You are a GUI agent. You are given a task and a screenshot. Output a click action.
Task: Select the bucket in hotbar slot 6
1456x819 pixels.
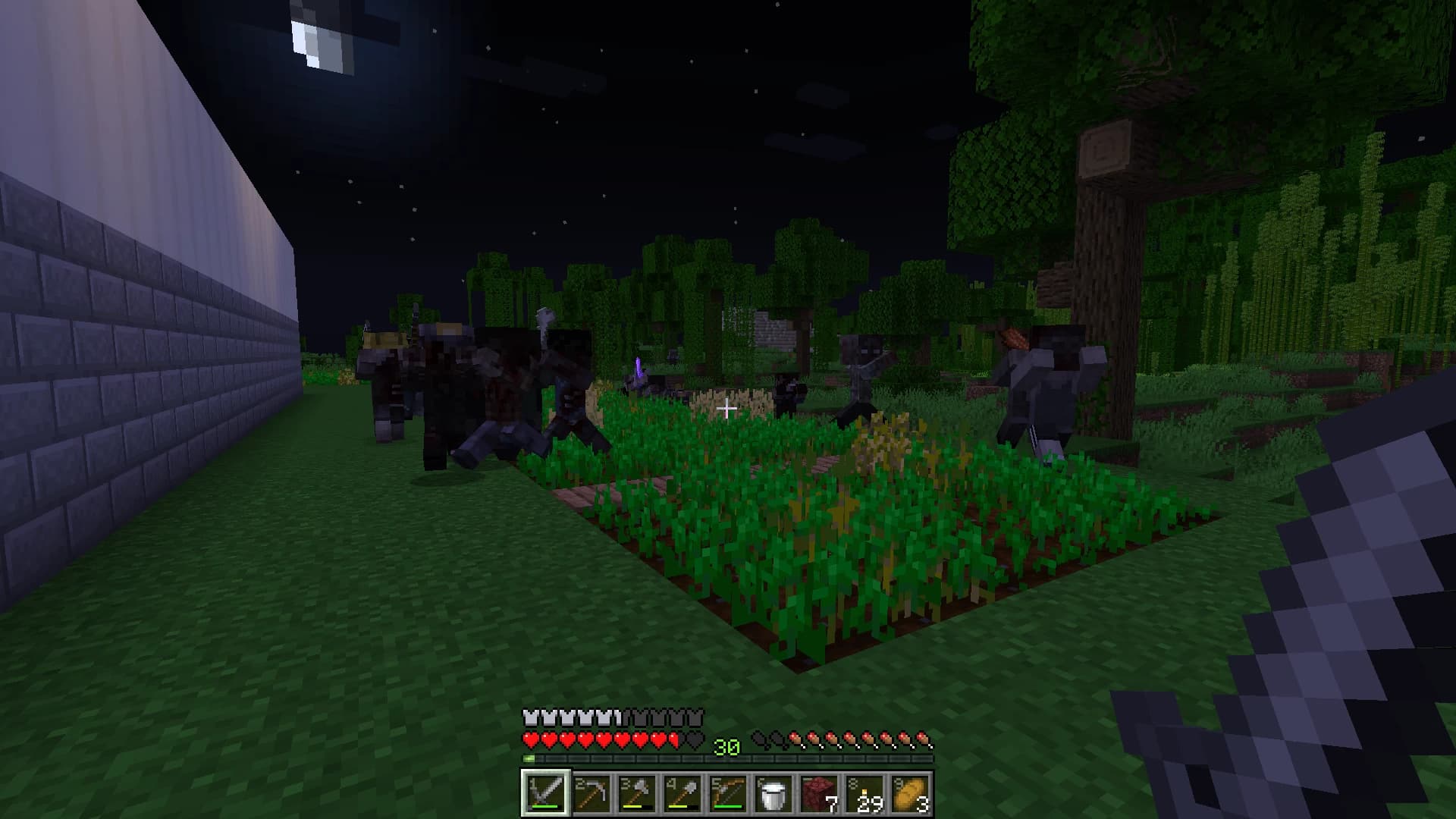(x=772, y=795)
